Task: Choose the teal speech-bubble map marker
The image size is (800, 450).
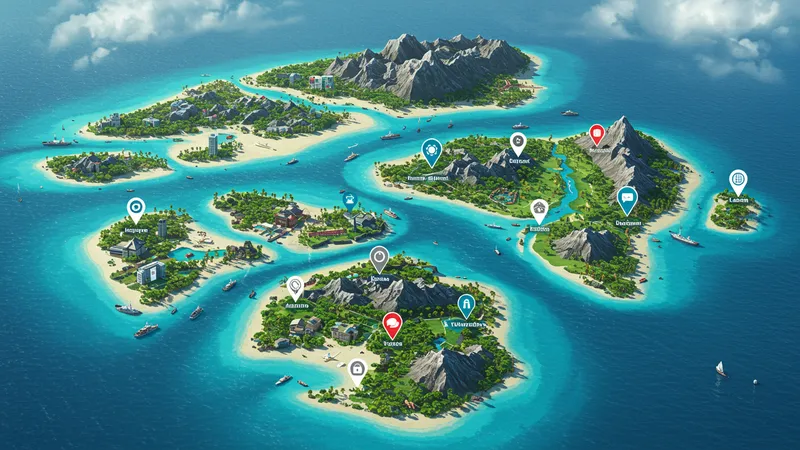Action: point(627,198)
